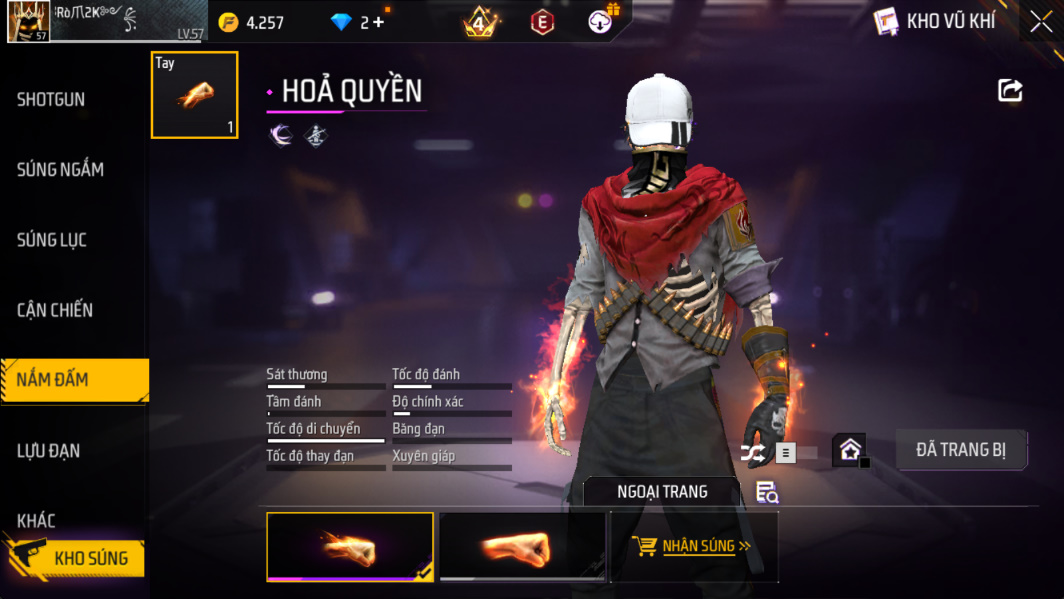Select the equipped flaming fist skin
This screenshot has width=1064, height=599.
click(x=350, y=547)
